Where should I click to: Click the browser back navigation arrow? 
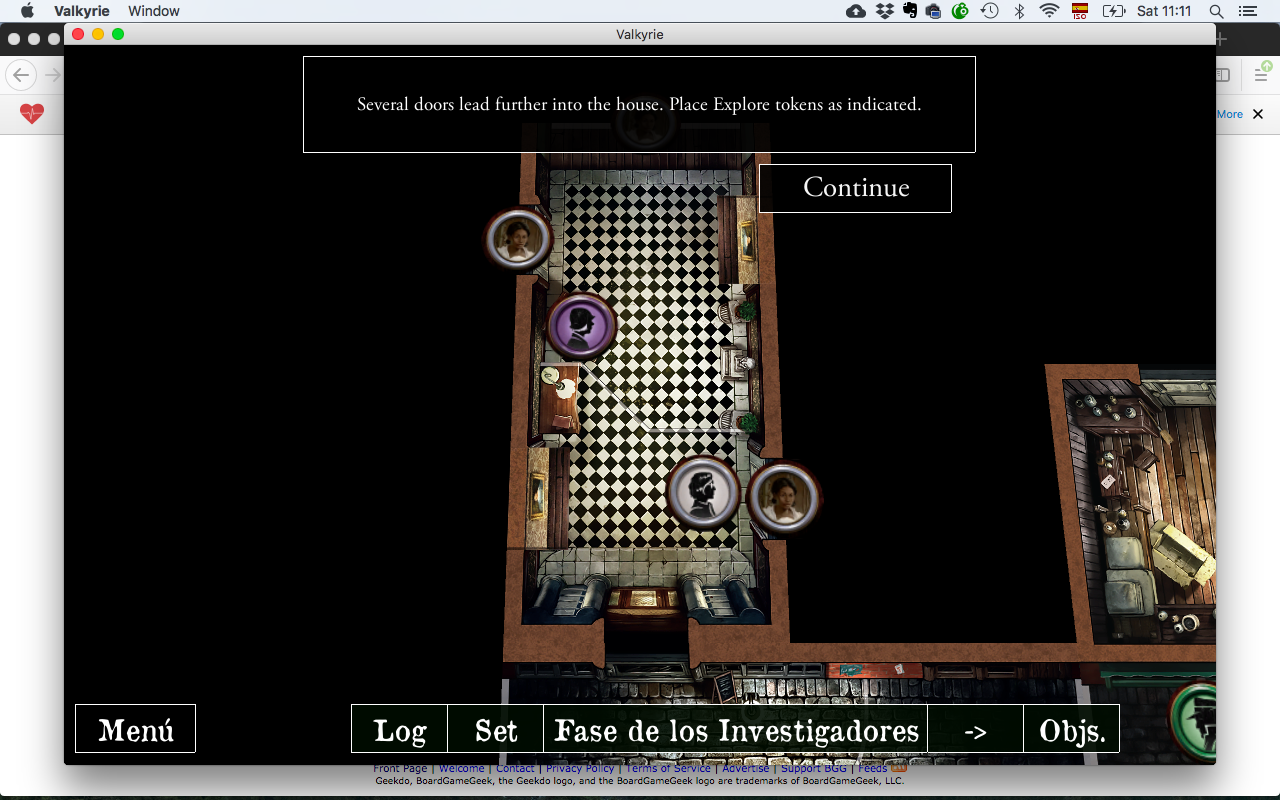(20, 75)
